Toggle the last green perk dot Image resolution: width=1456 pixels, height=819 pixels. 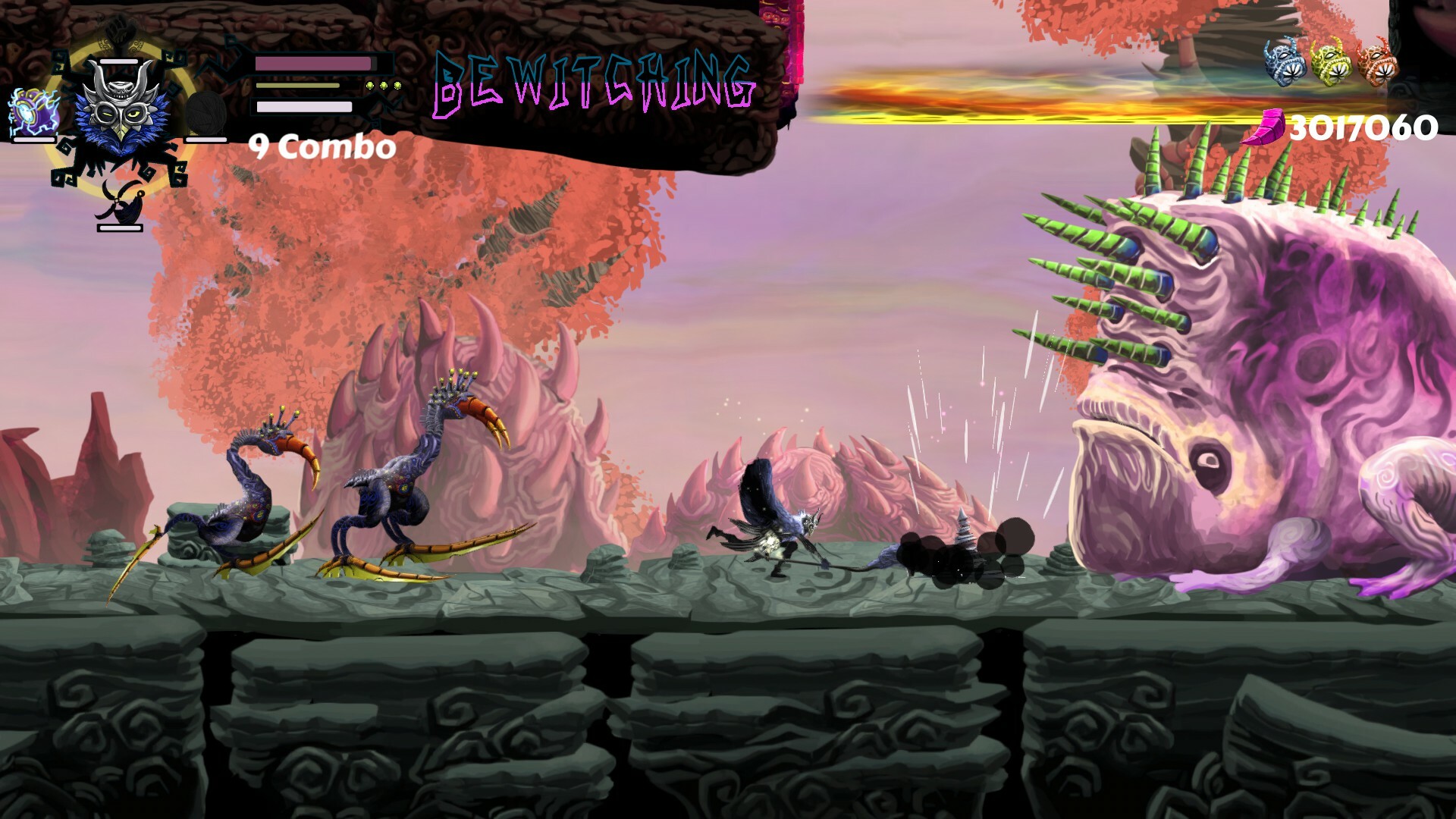tap(396, 85)
